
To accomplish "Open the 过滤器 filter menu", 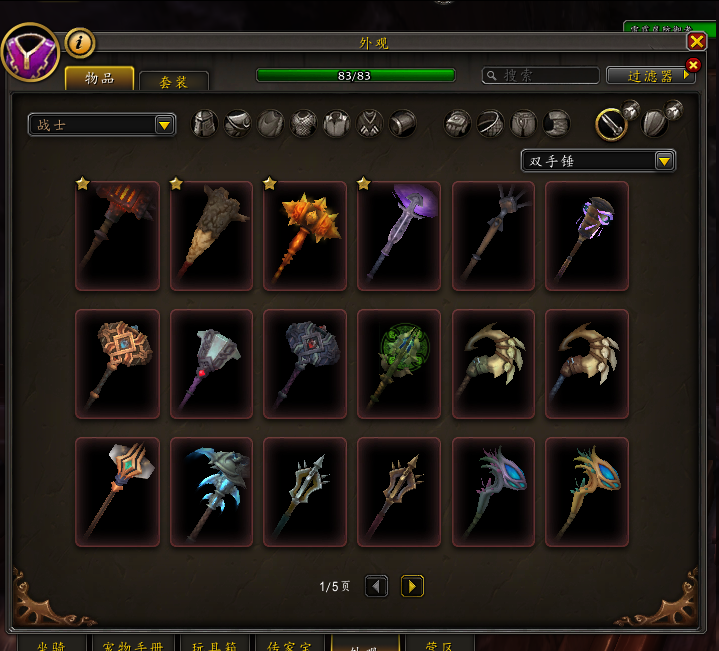I will pos(650,75).
